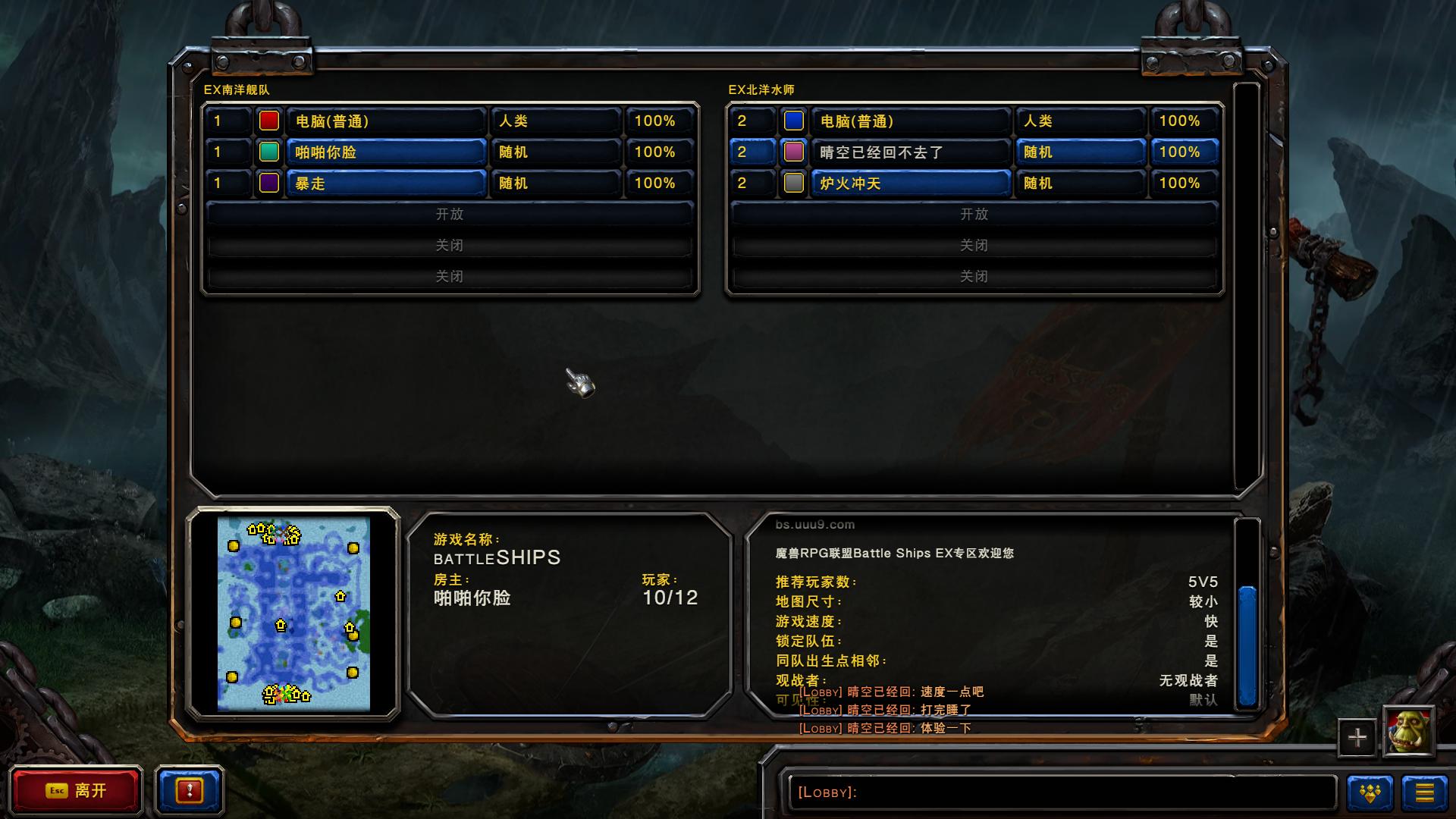
Task: Open the team number dropdown for 晴空已经回不去了
Action: [x=752, y=152]
